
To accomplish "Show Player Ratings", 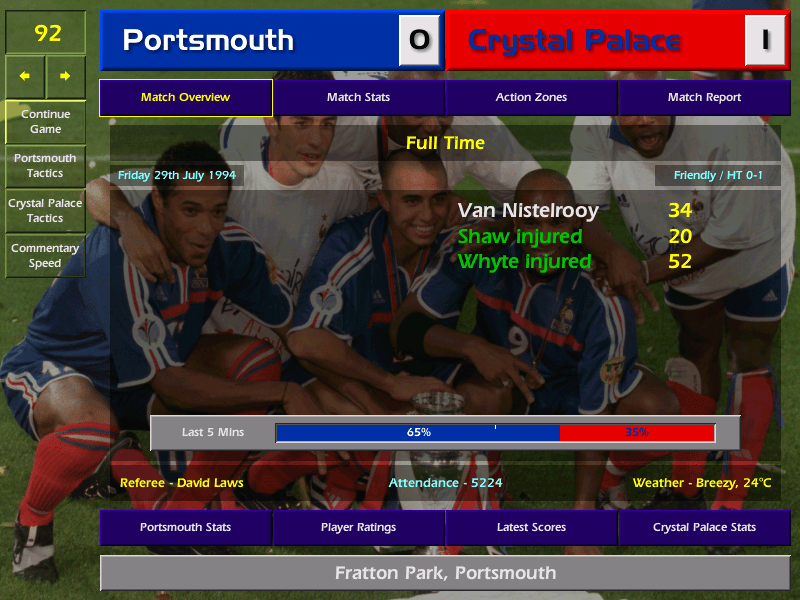I will click(x=358, y=527).
